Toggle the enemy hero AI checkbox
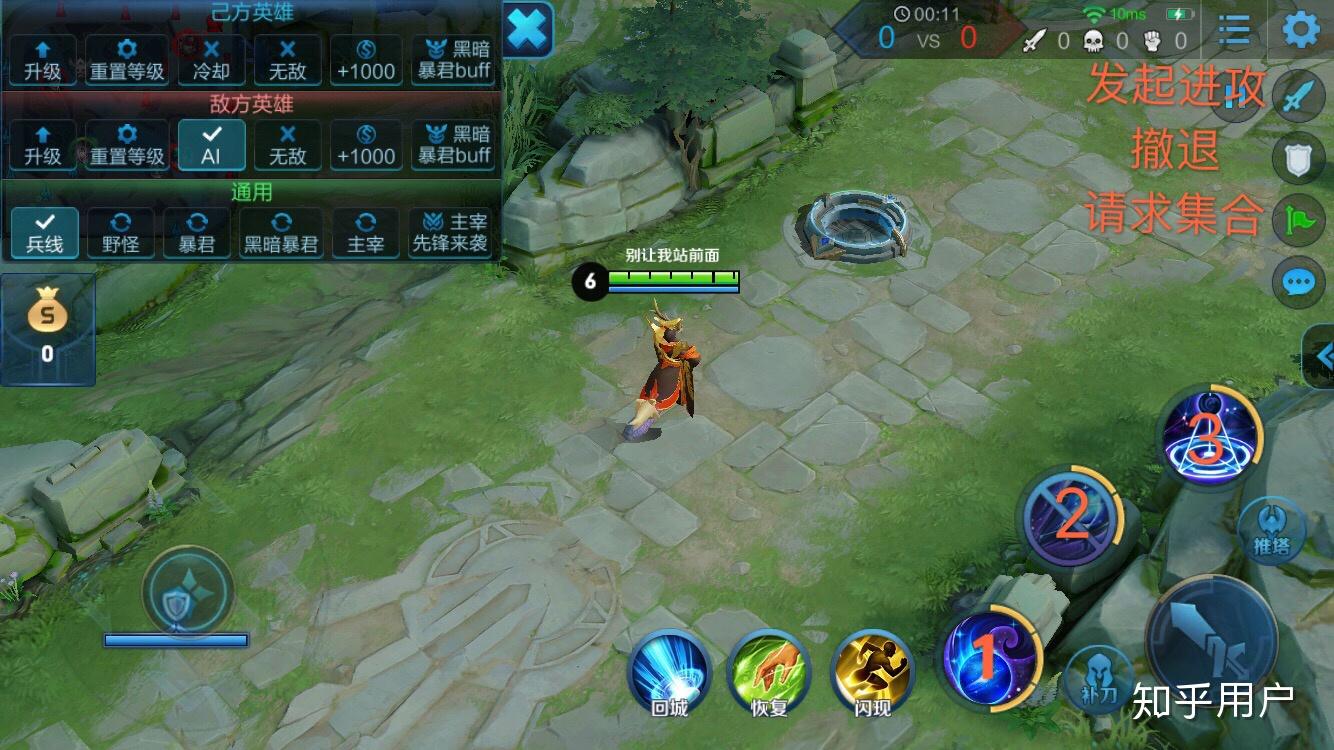The height and width of the screenshot is (750, 1334). click(211, 144)
